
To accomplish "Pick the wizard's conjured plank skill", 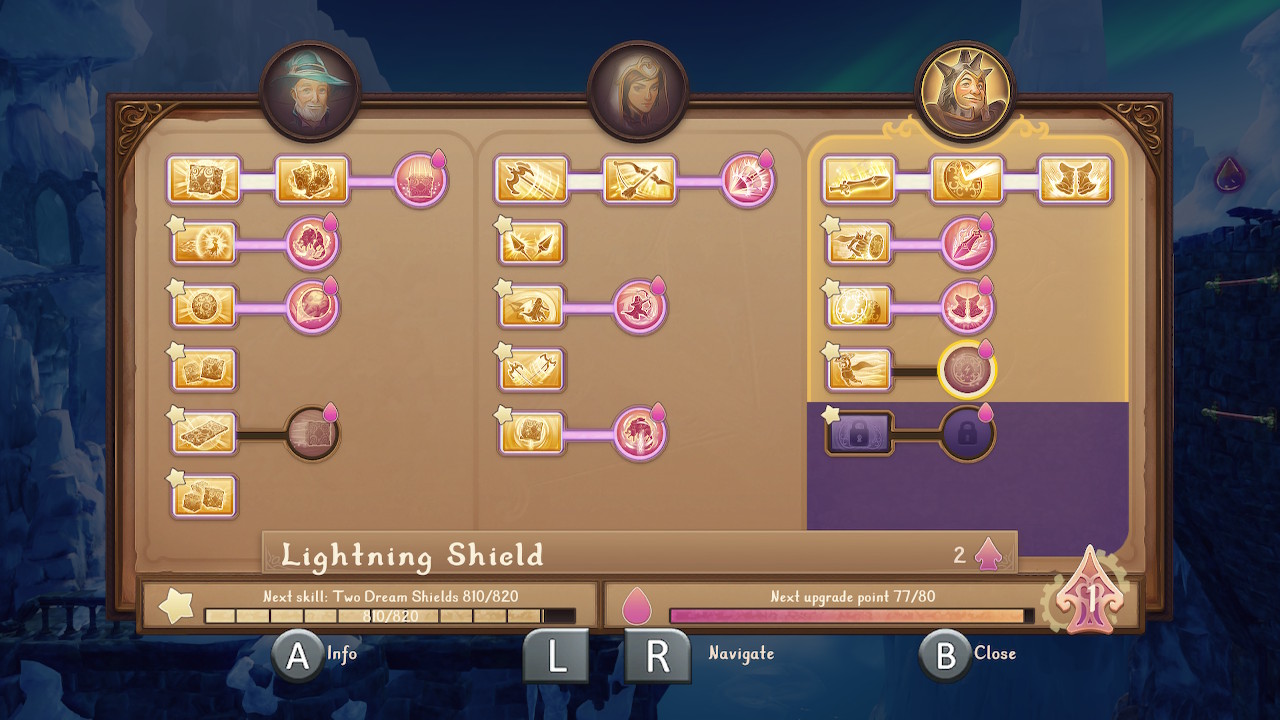I will [x=204, y=433].
